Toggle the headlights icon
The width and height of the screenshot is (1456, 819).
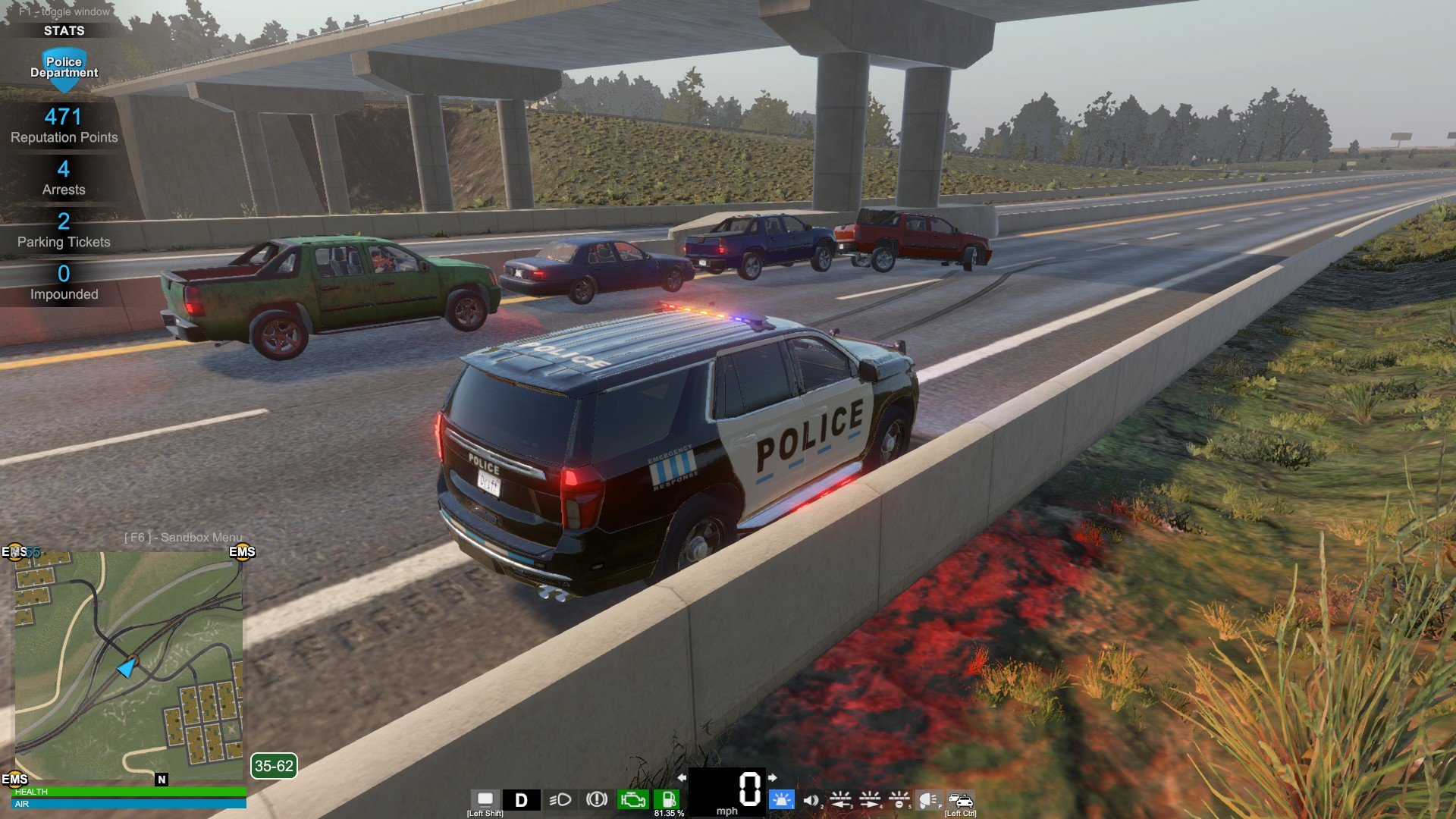pos(560,800)
